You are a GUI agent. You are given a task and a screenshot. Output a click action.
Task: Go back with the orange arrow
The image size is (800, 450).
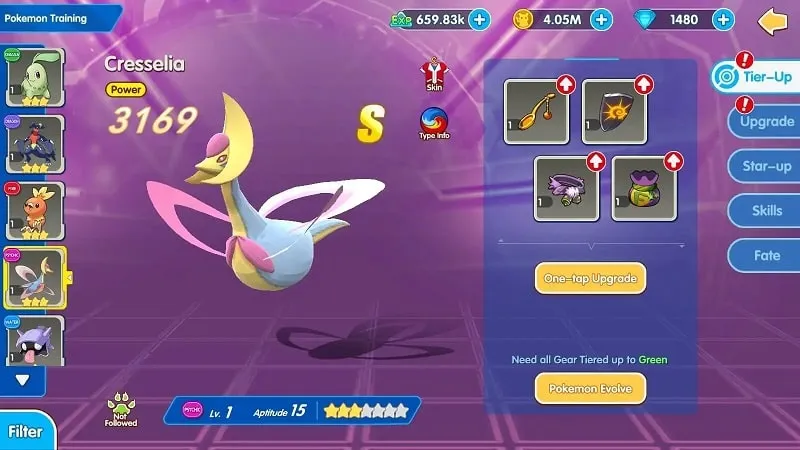[x=773, y=20]
